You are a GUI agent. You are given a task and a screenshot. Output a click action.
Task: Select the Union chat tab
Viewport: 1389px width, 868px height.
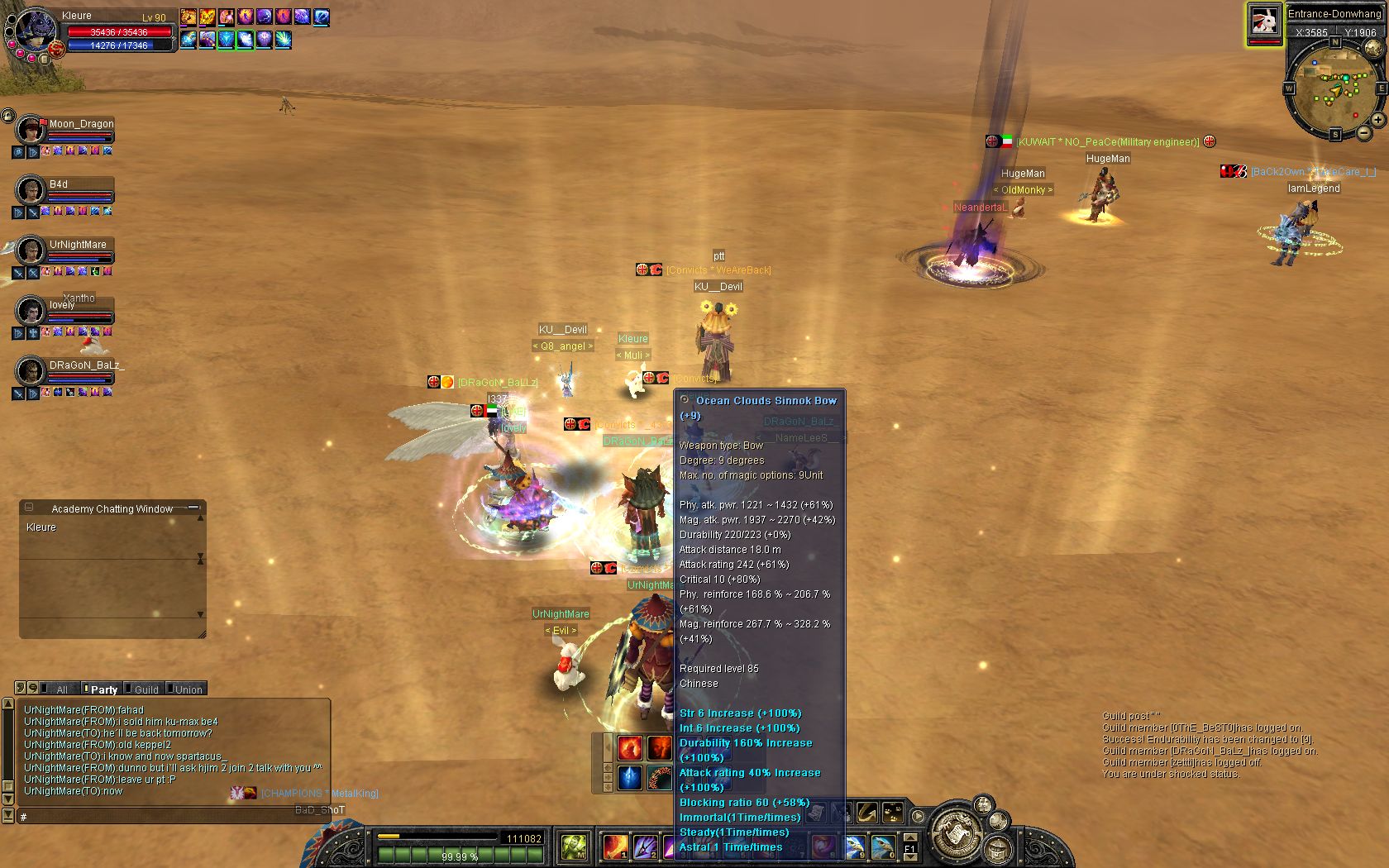[x=188, y=689]
